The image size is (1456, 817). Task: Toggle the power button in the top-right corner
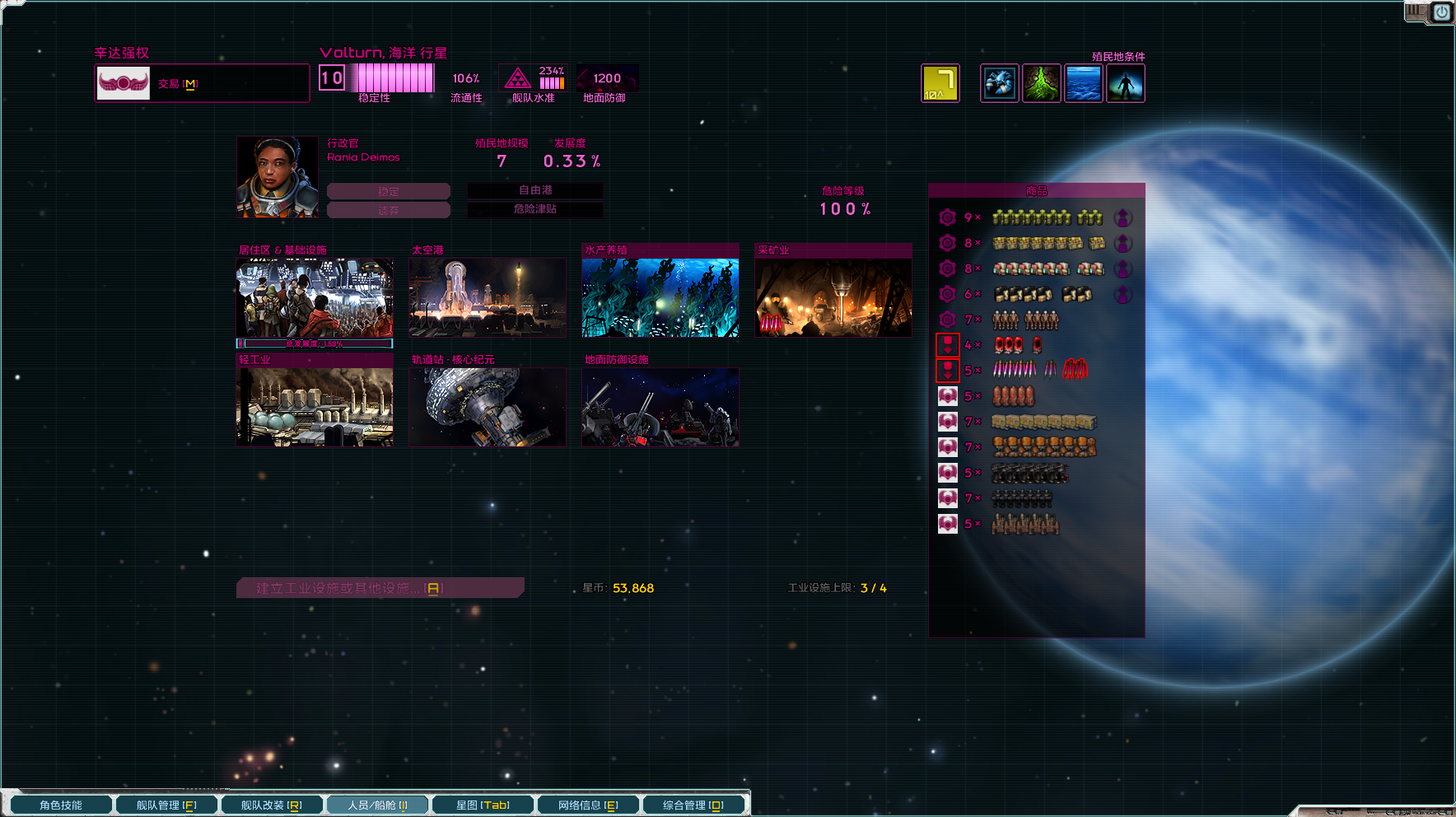coord(1441,12)
